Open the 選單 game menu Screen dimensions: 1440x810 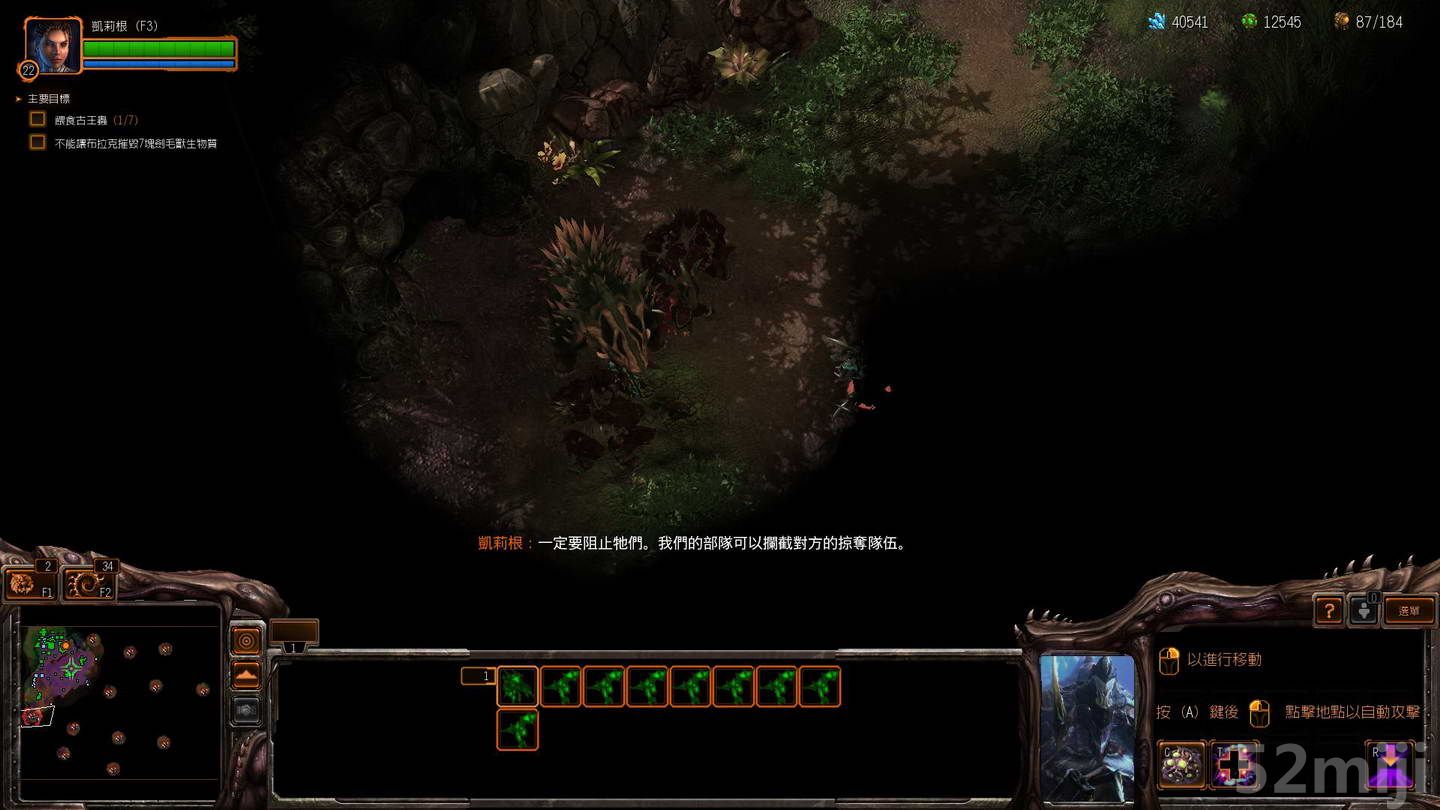tap(1410, 608)
